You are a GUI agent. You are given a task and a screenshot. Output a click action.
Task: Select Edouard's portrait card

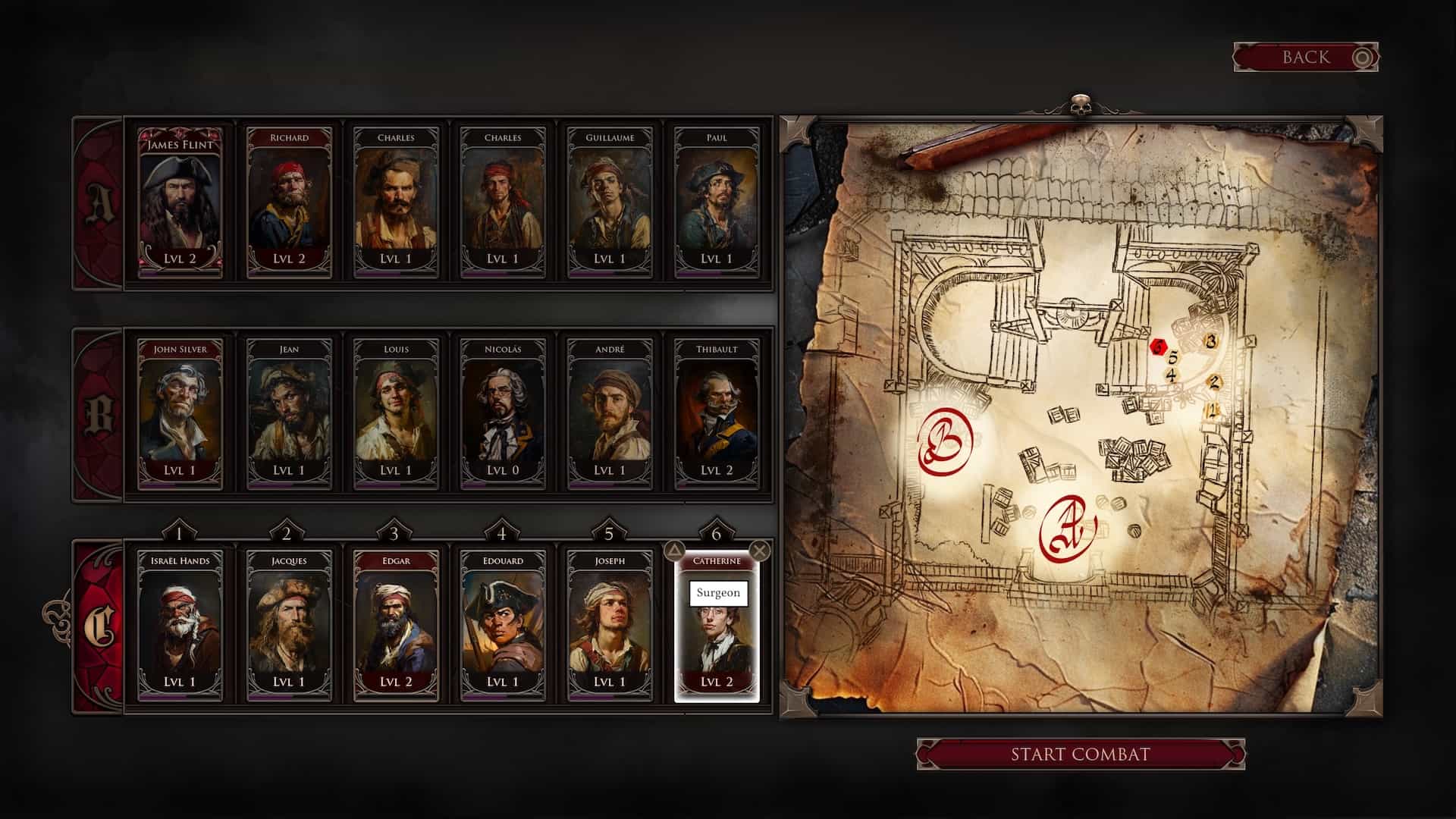[503, 626]
